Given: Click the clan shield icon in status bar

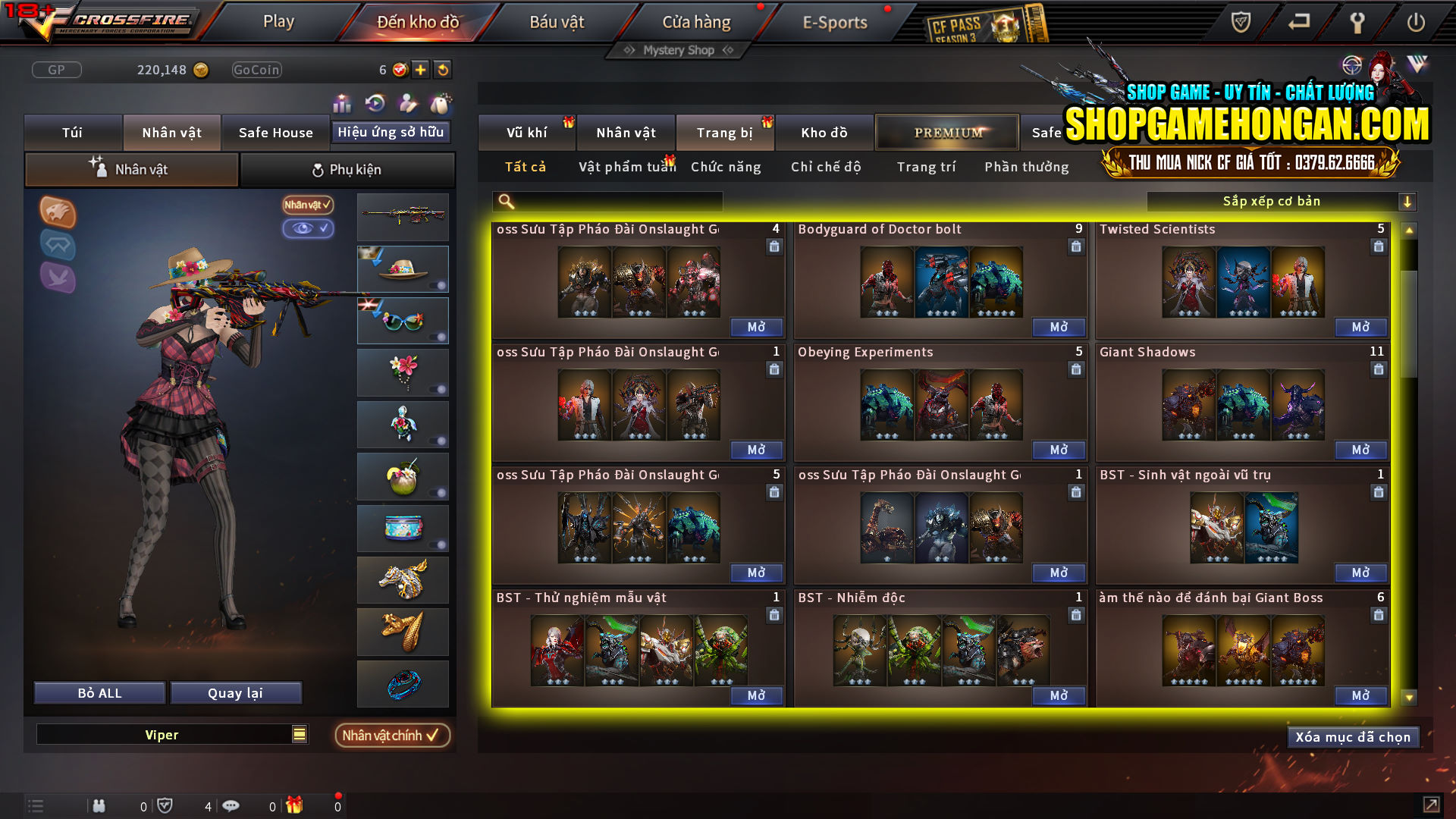Looking at the screenshot, I should pos(167,805).
